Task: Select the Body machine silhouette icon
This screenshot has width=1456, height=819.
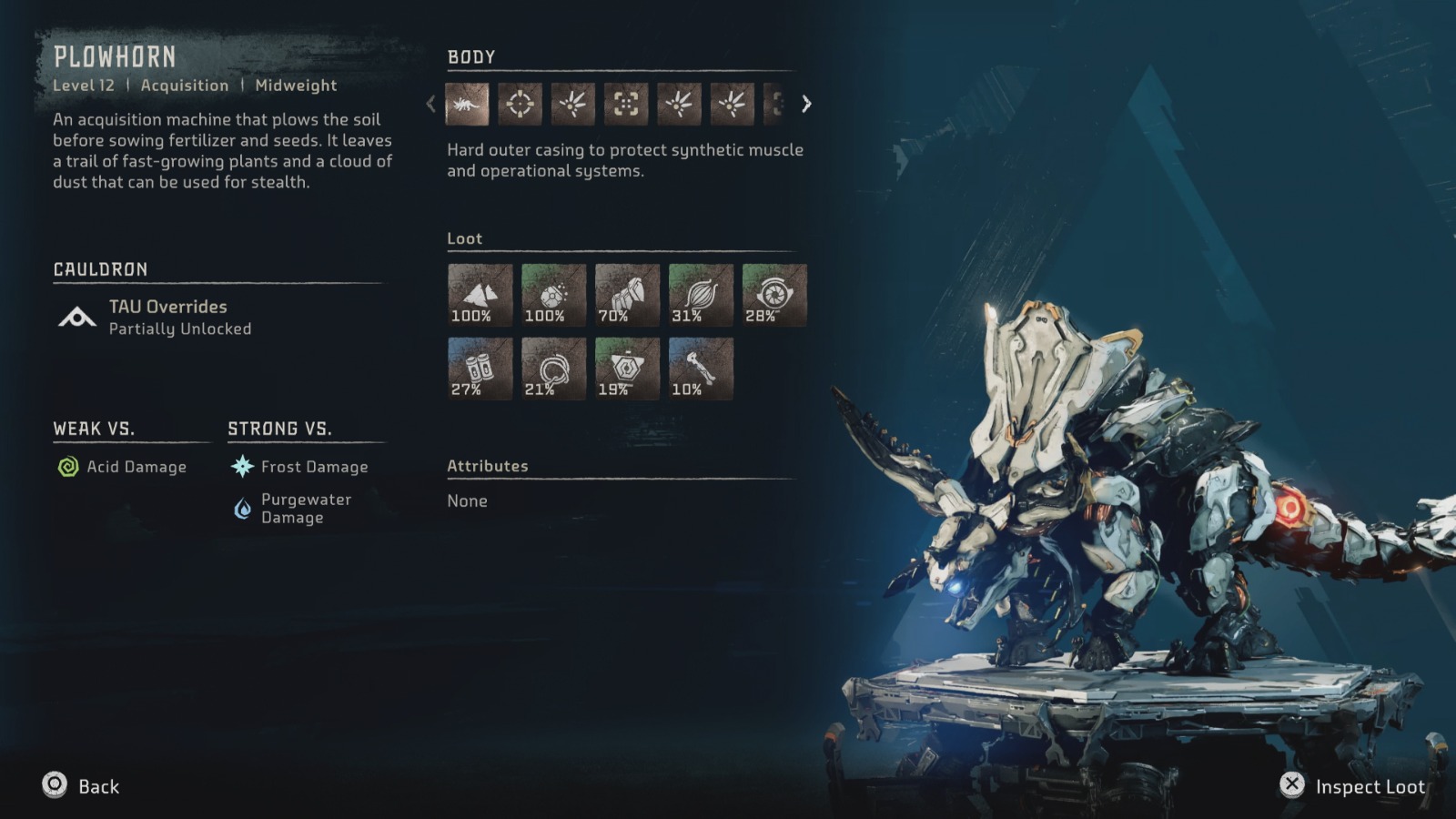Action: pos(467,105)
